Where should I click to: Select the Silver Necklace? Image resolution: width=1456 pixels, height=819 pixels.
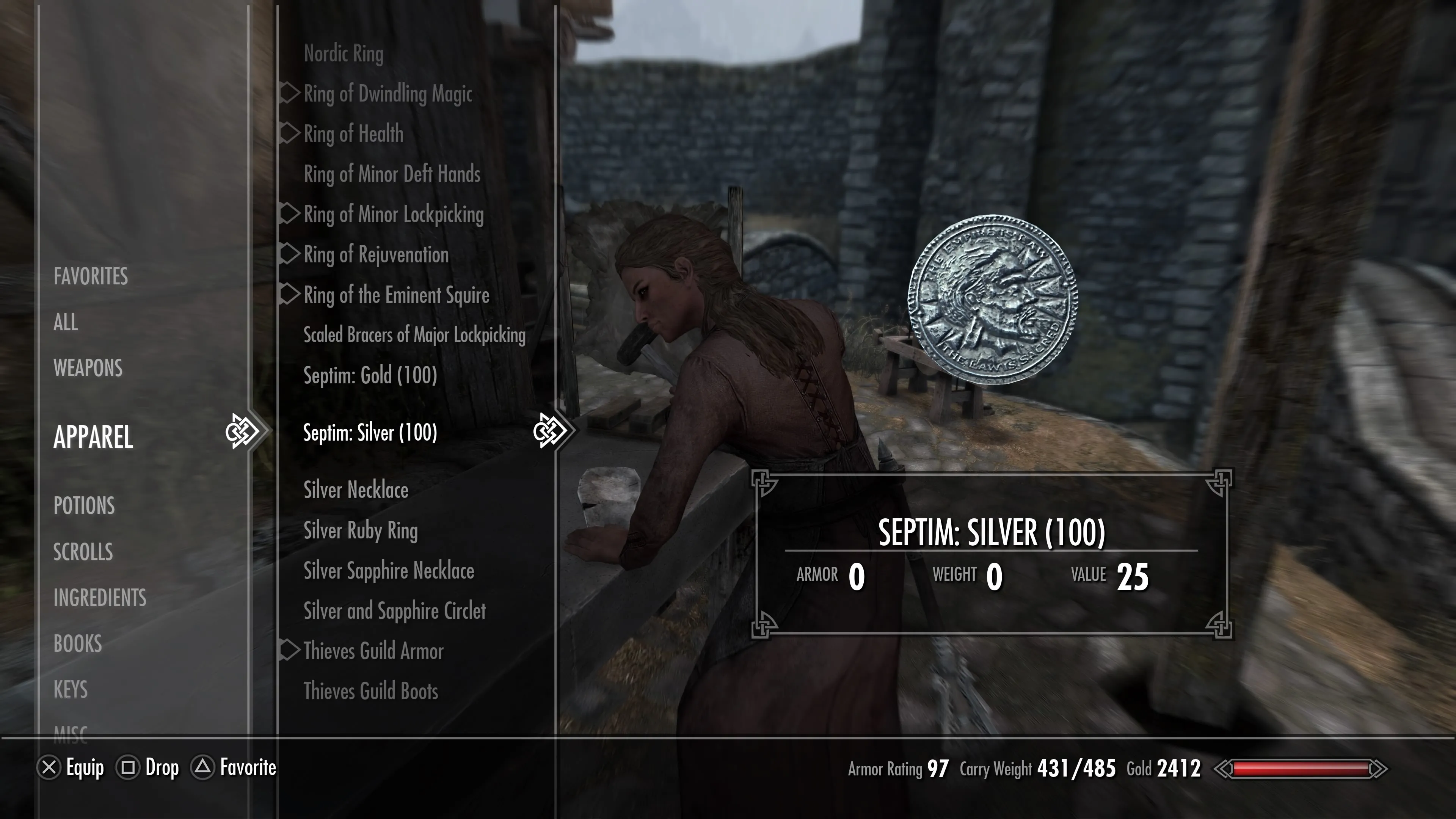point(356,490)
